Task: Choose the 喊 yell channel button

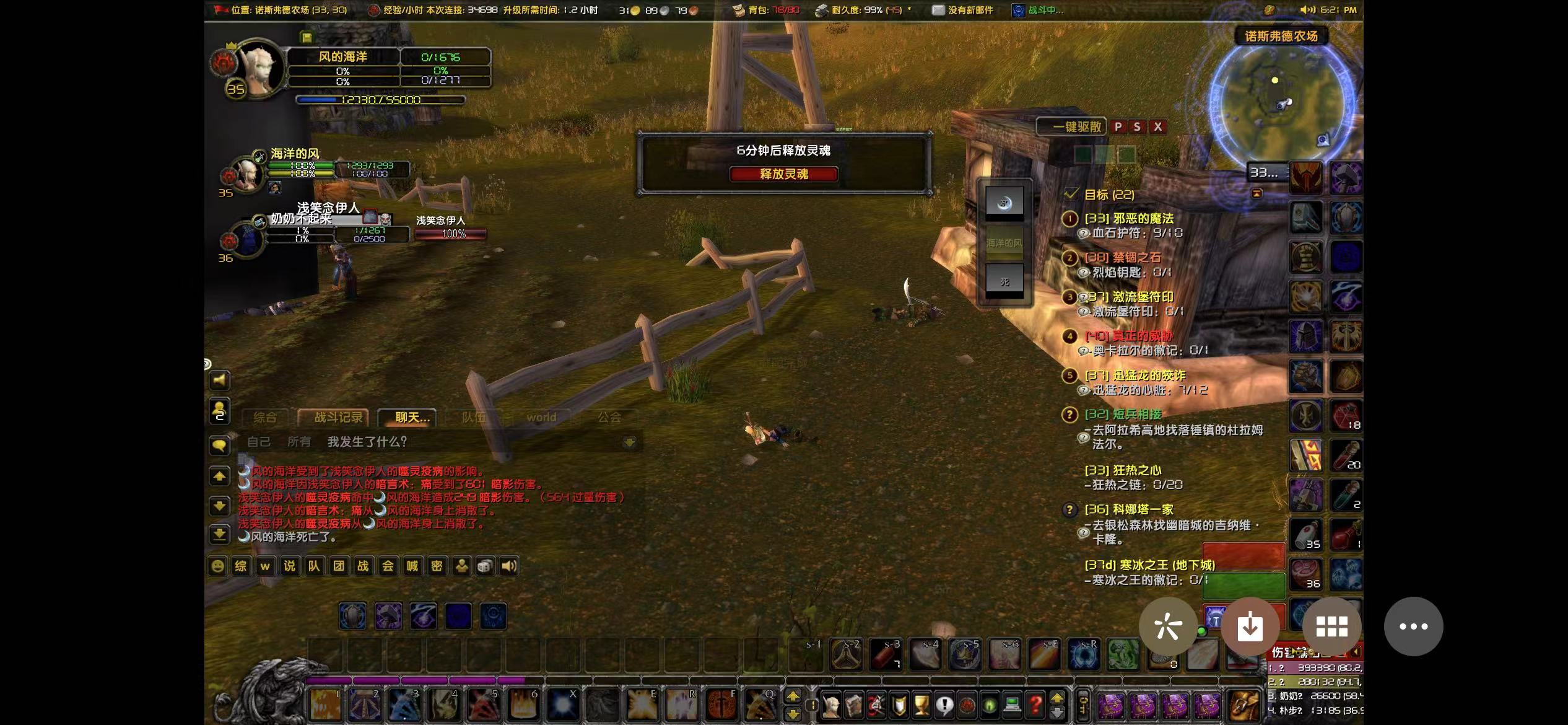Action: pyautogui.click(x=412, y=566)
